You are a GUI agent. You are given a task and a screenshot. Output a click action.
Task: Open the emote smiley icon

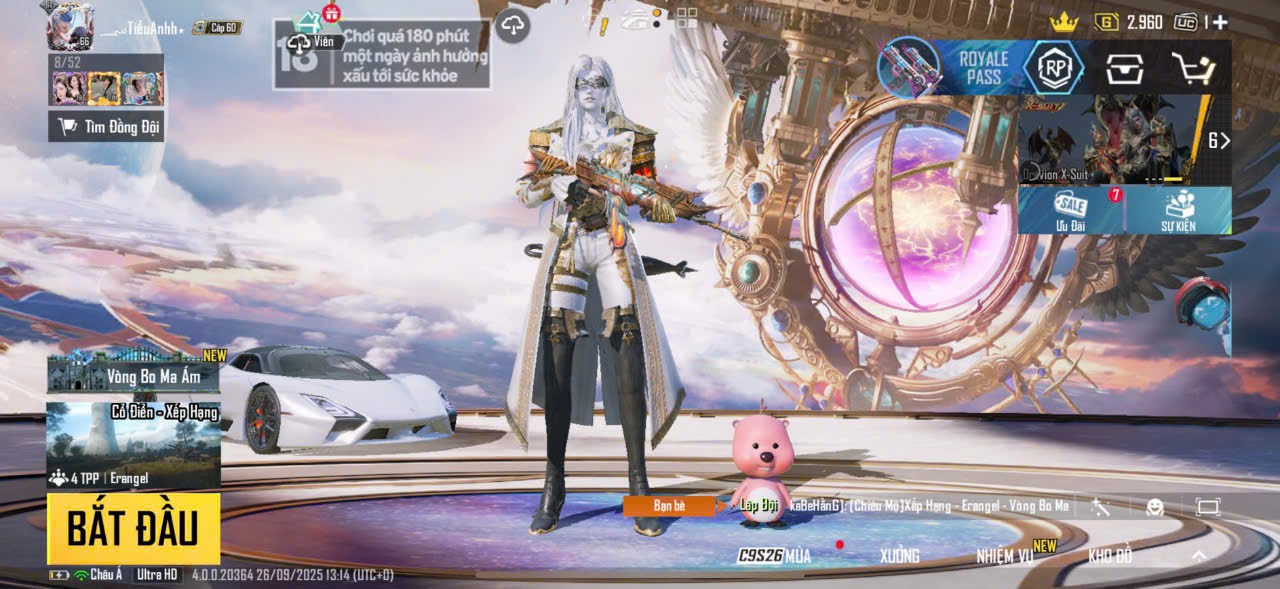[1155, 507]
